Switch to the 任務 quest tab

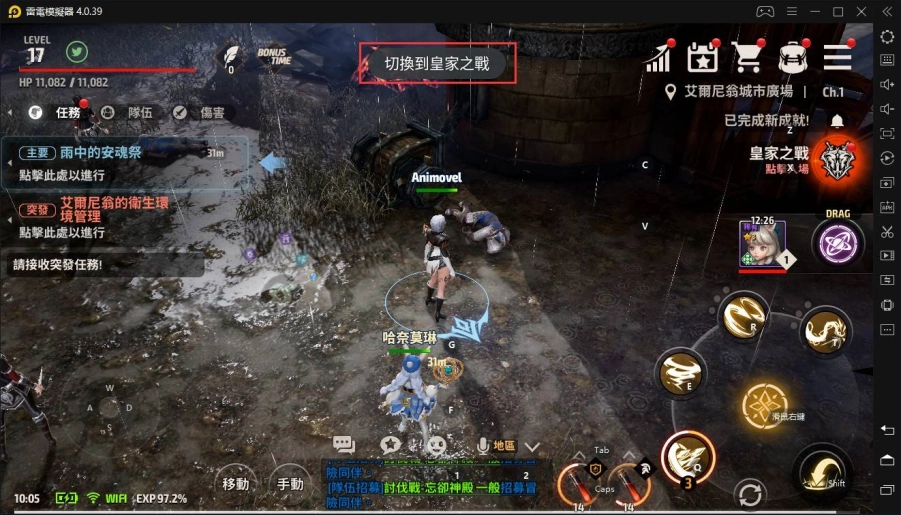point(58,113)
